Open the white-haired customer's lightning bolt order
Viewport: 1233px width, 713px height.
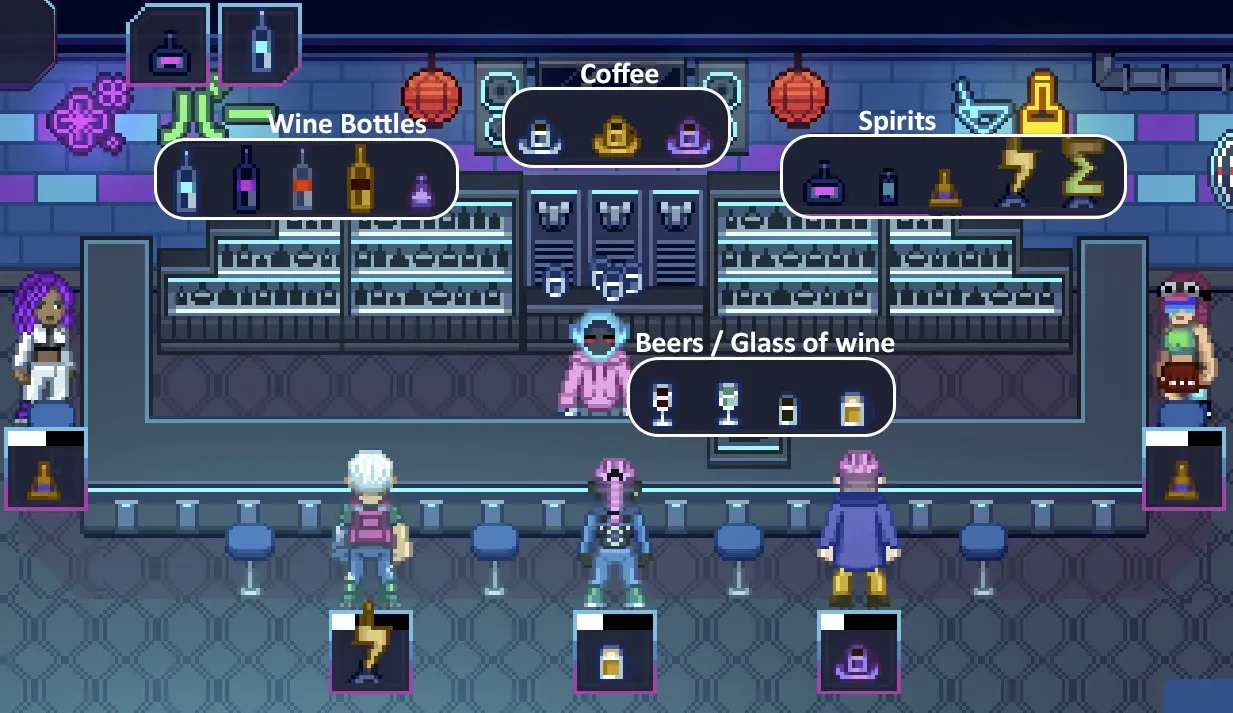coord(370,651)
